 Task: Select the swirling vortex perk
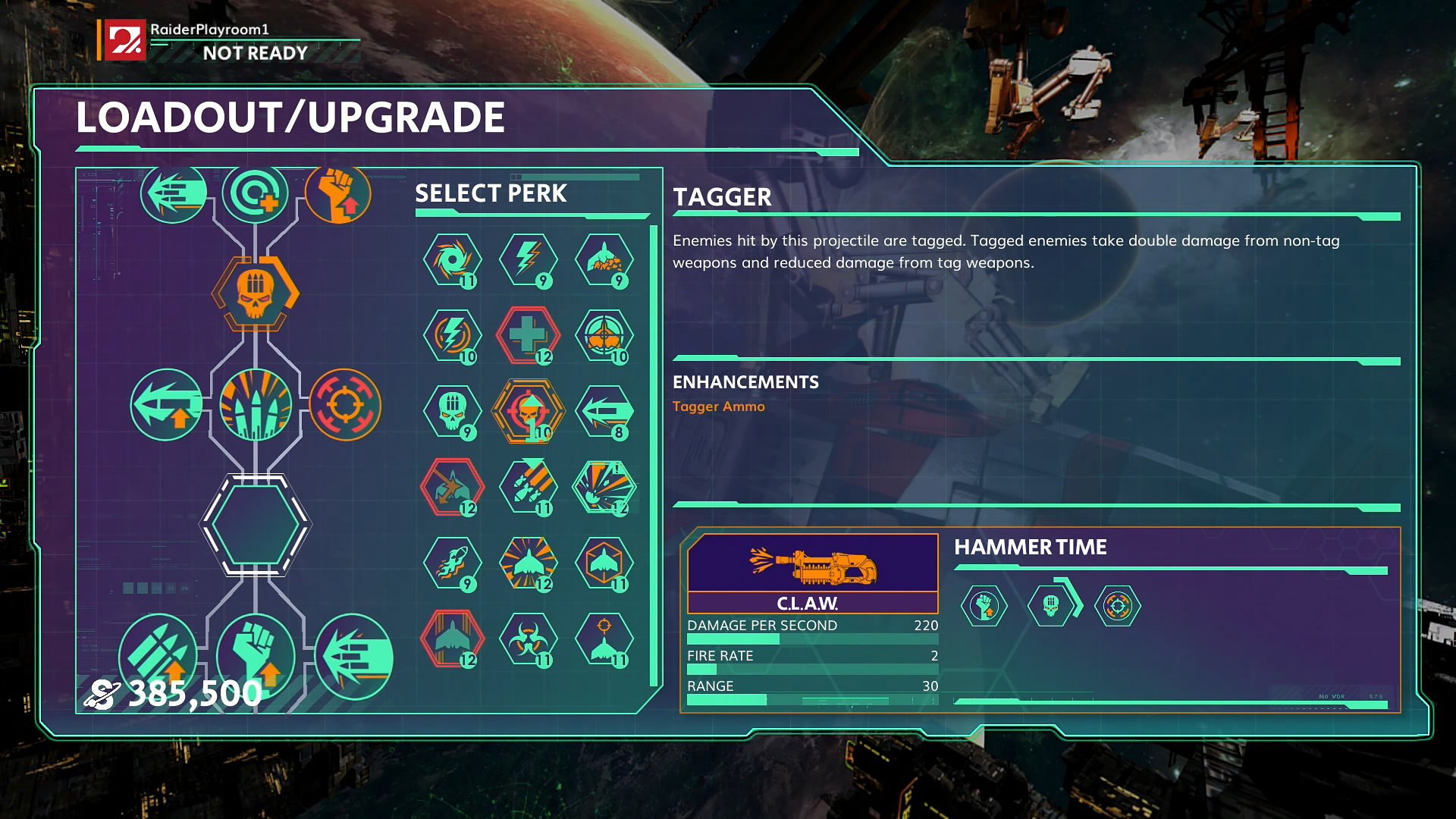(452, 260)
